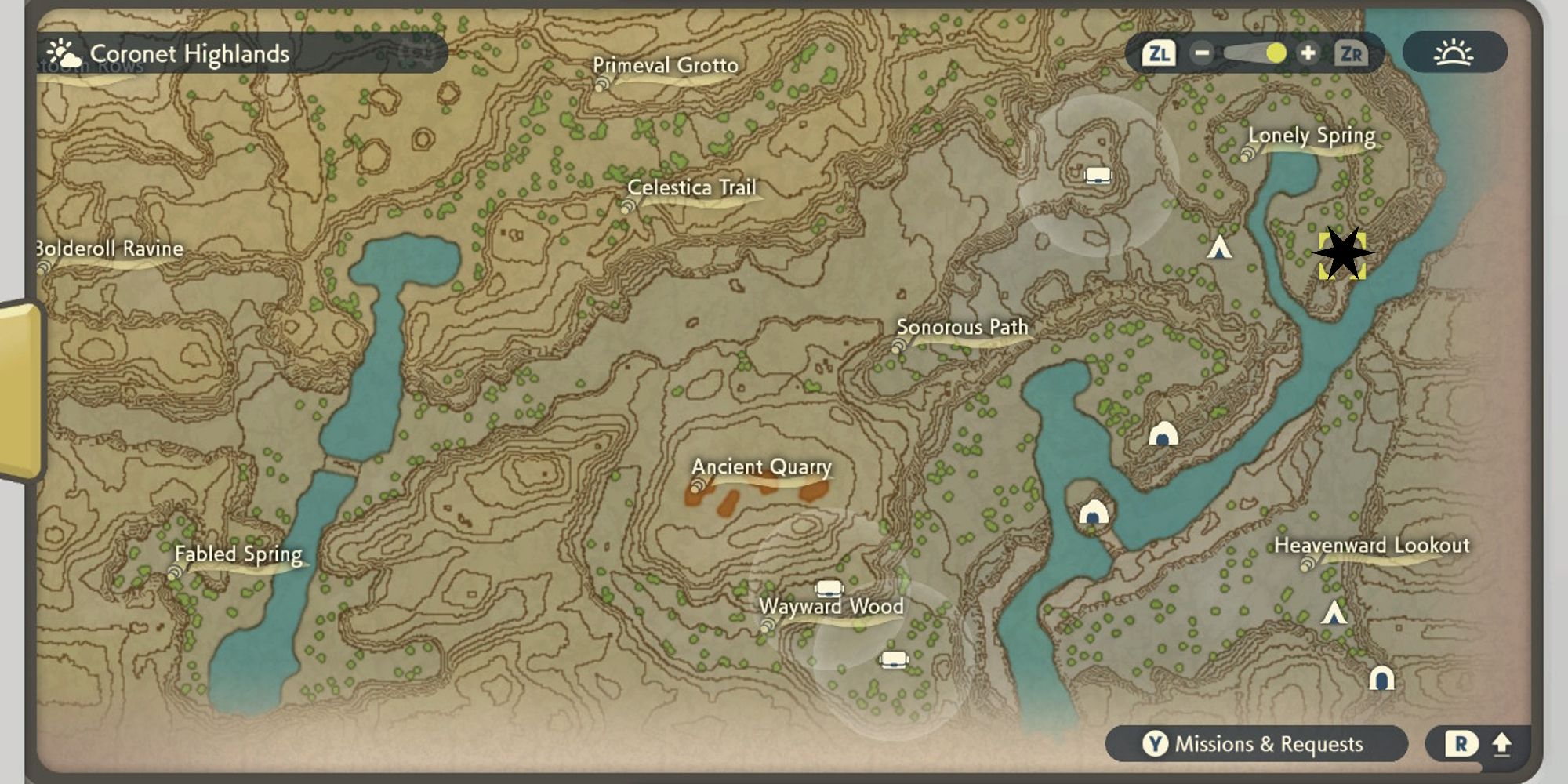Click the Ancient Quarry location label
This screenshot has height=784, width=1568.
(760, 467)
